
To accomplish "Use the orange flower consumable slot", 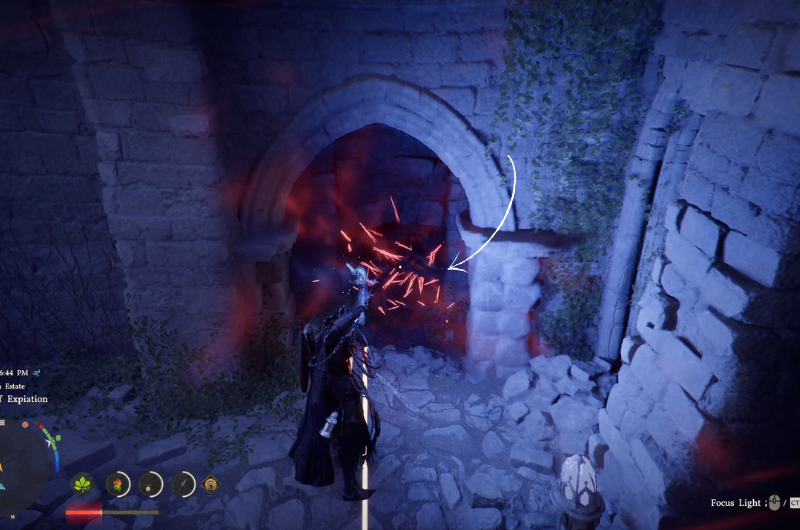I will [x=117, y=484].
